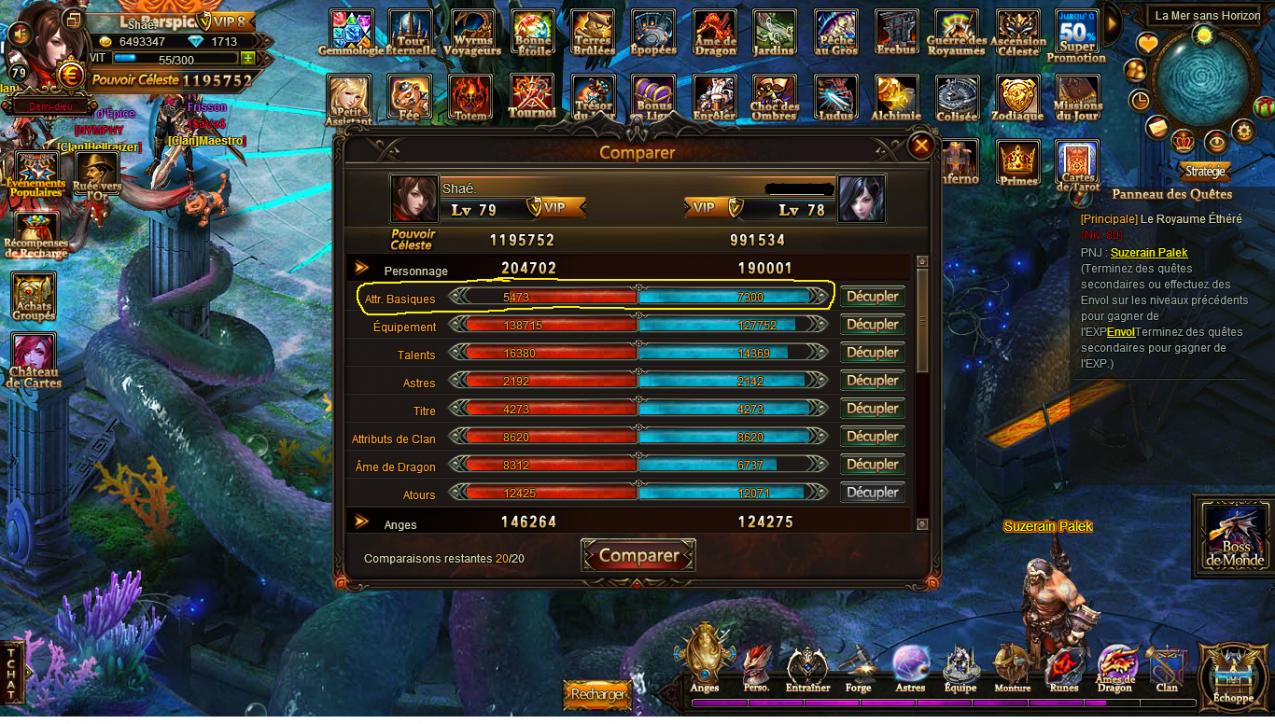The height and width of the screenshot is (724, 1275).
Task: Click the Recharger button
Action: (x=598, y=694)
